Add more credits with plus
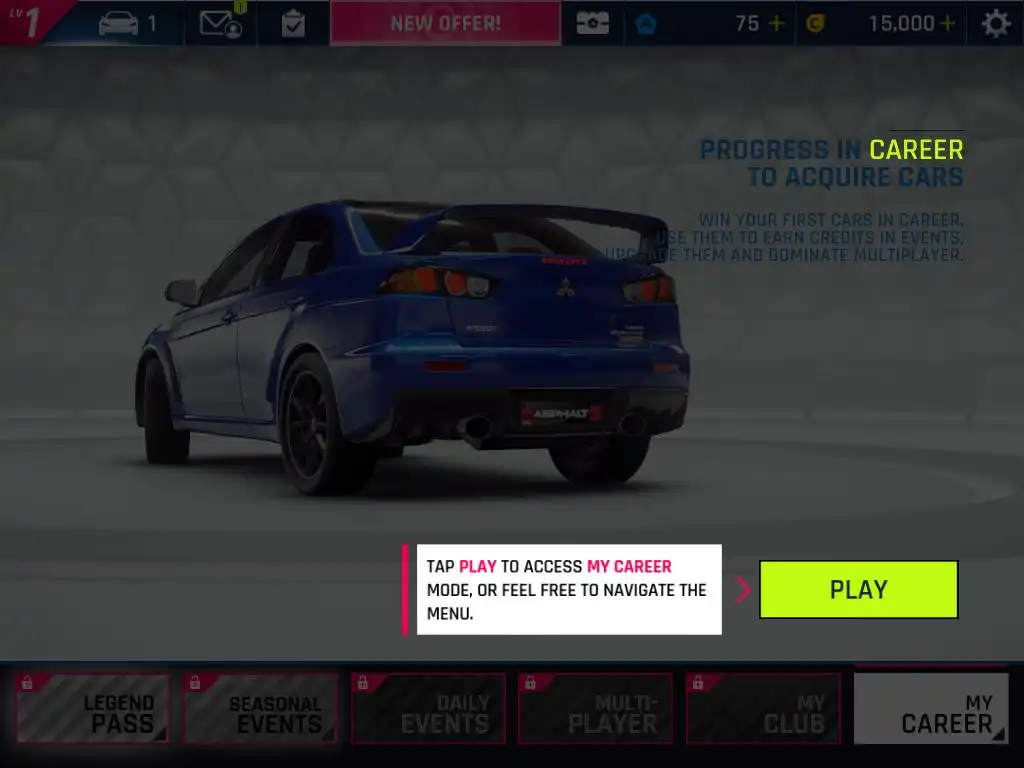1024x768 pixels. 947,23
